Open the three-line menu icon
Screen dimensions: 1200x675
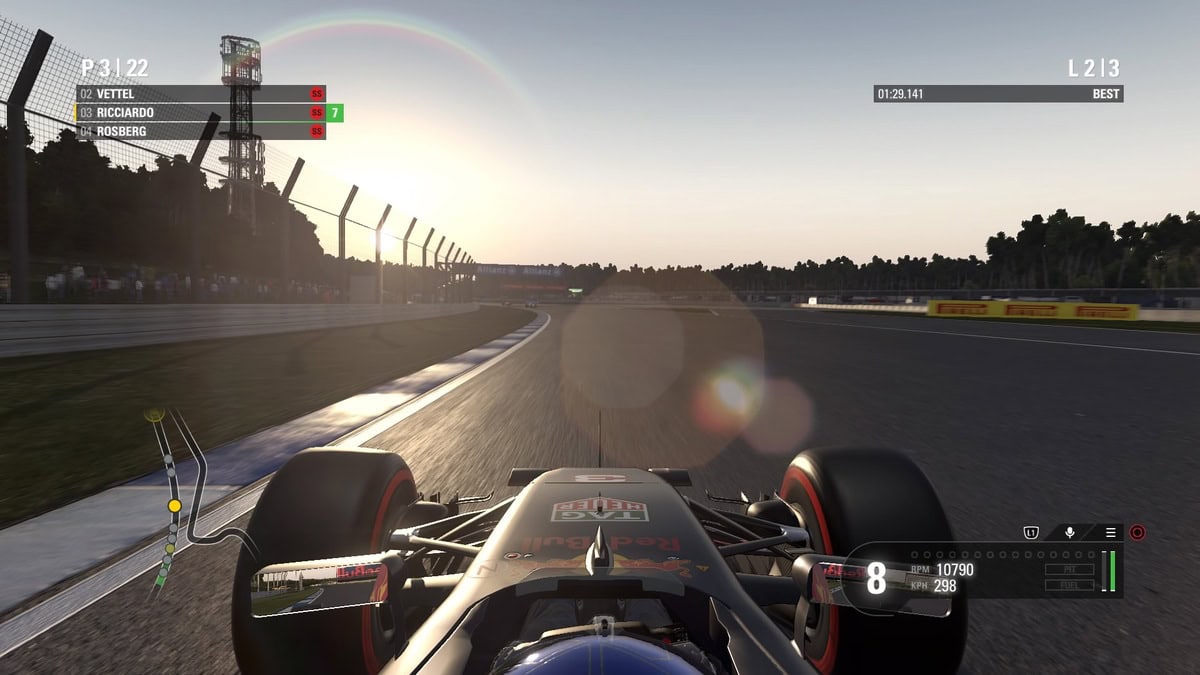(x=1110, y=532)
